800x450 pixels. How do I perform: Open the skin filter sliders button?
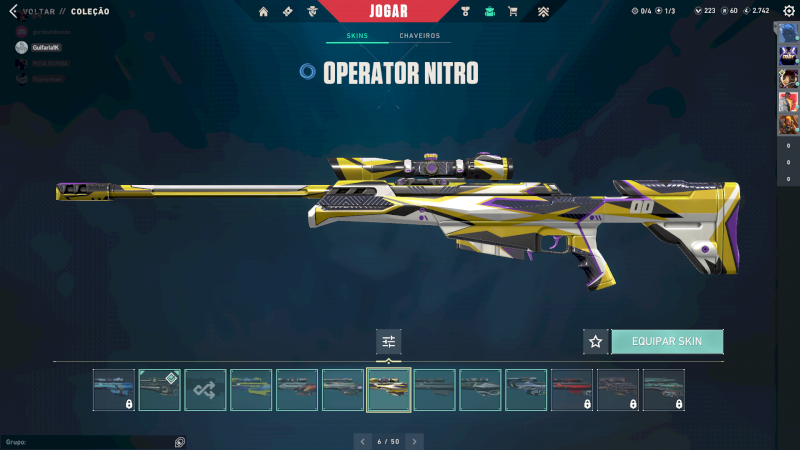pyautogui.click(x=389, y=341)
